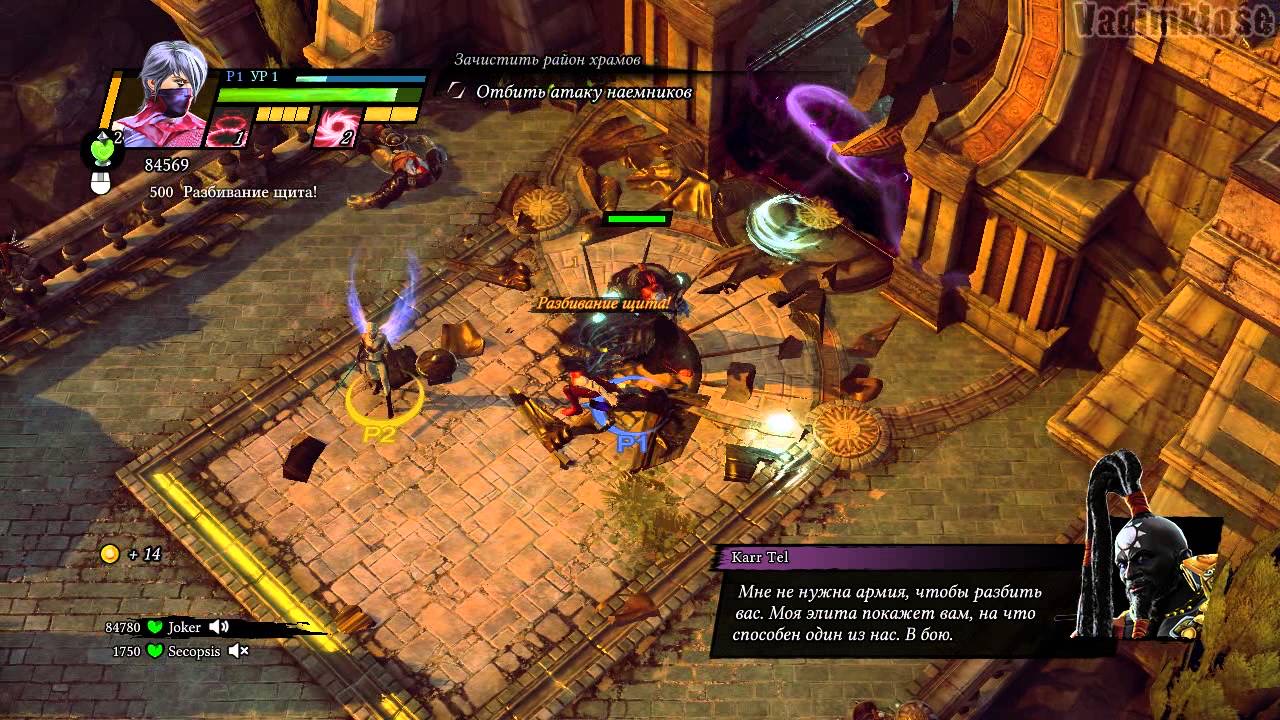The image size is (1280, 720).
Task: Select player Joker in the player list
Action: 184,628
